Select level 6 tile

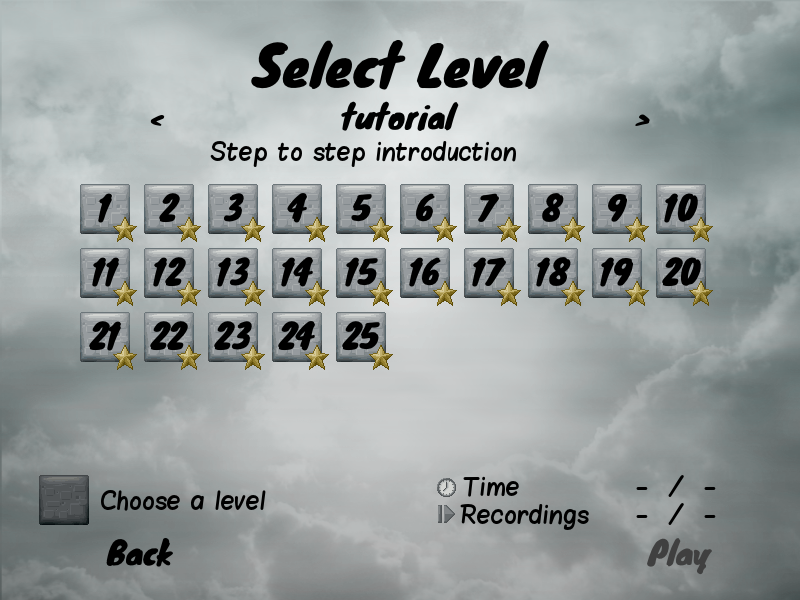(425, 209)
